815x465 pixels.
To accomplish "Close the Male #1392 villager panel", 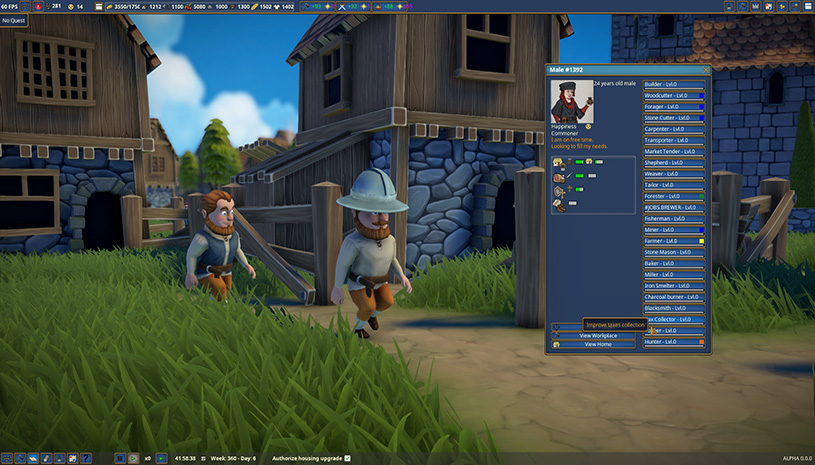I will pyautogui.click(x=706, y=70).
